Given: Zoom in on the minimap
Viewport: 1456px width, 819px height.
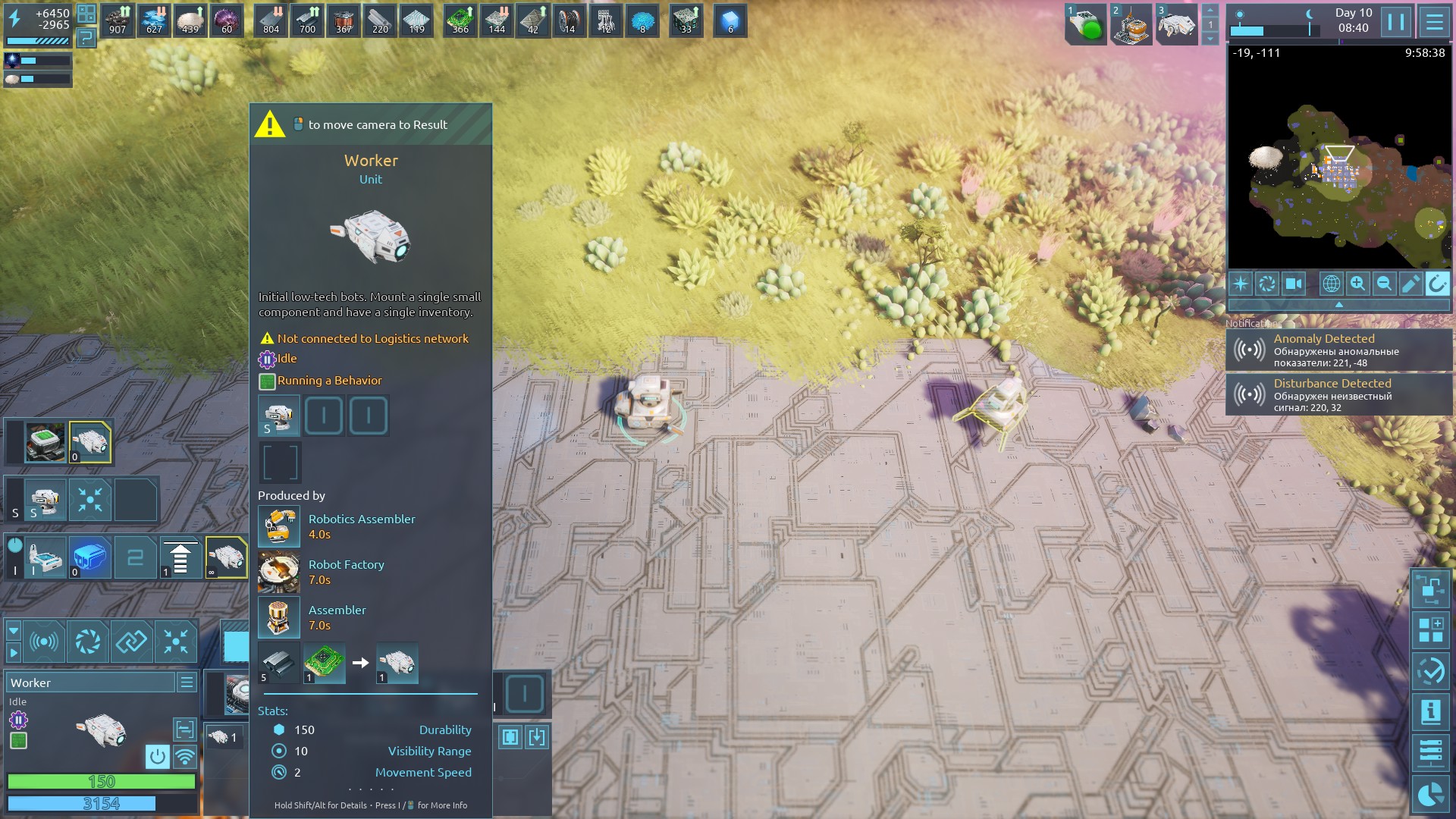Looking at the screenshot, I should [1357, 284].
